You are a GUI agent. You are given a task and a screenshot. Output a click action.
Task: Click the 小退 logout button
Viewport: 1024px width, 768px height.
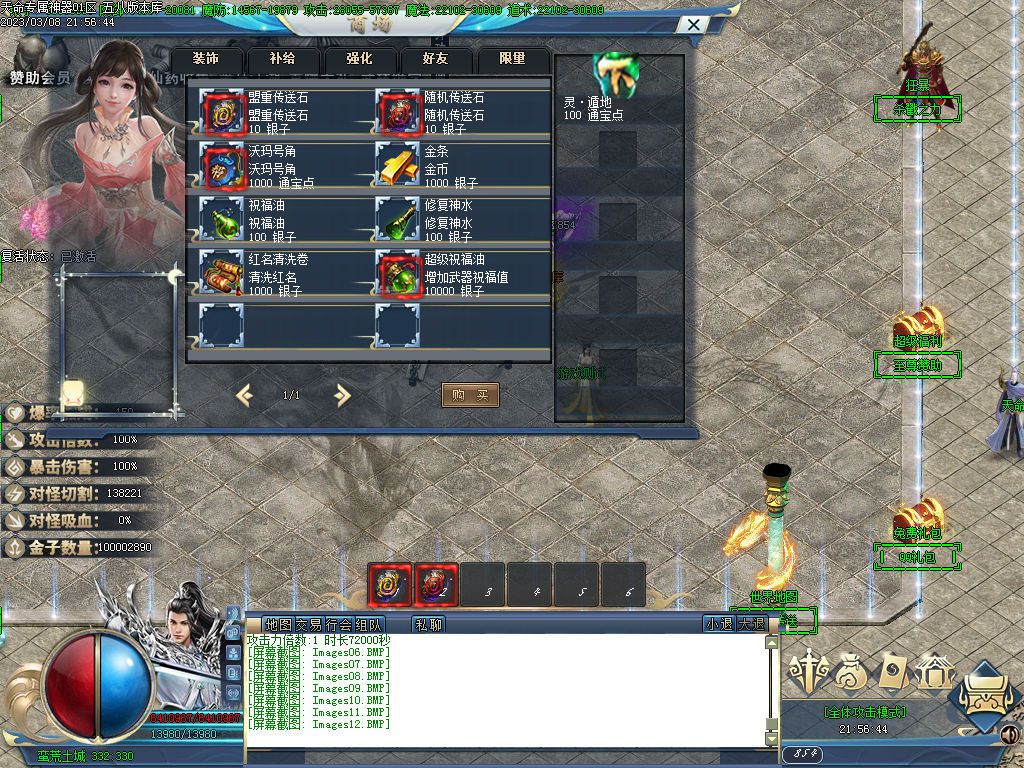point(719,624)
